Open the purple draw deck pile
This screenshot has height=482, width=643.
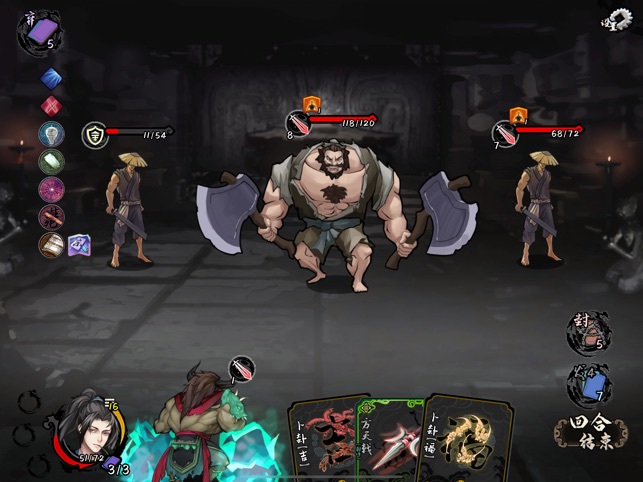coord(38,32)
